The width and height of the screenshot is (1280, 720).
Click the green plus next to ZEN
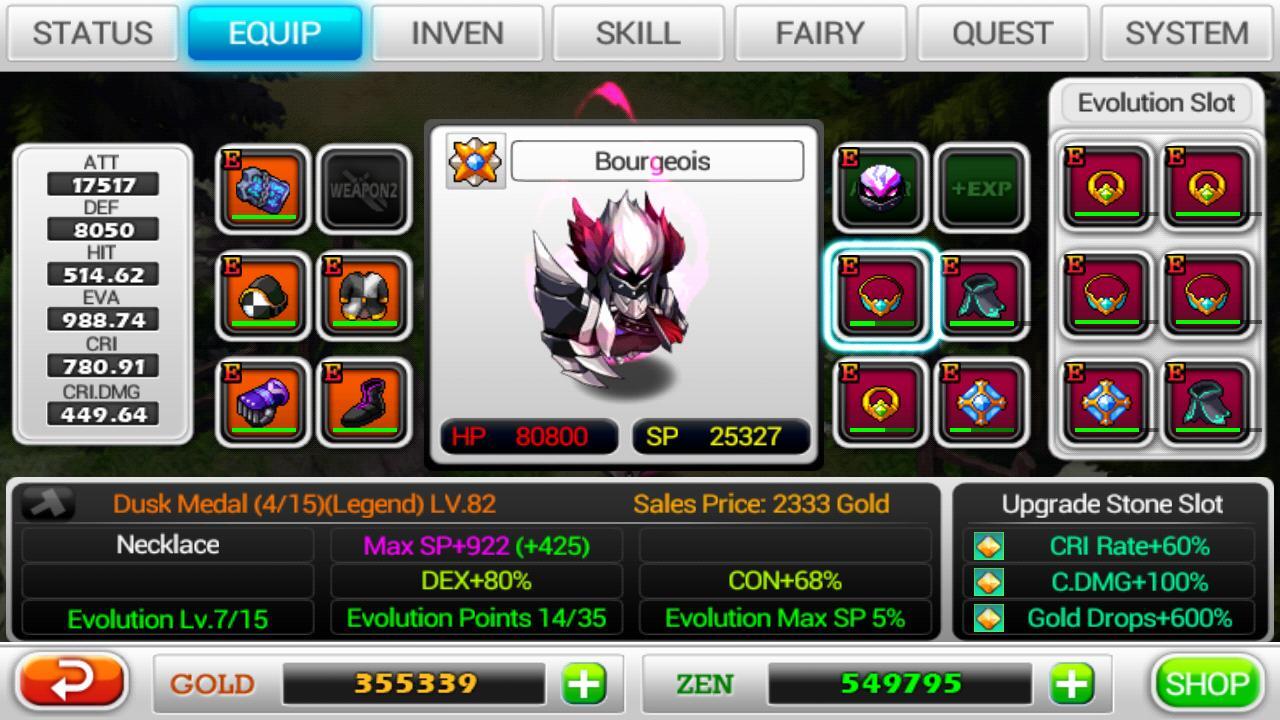pyautogui.click(x=1072, y=684)
